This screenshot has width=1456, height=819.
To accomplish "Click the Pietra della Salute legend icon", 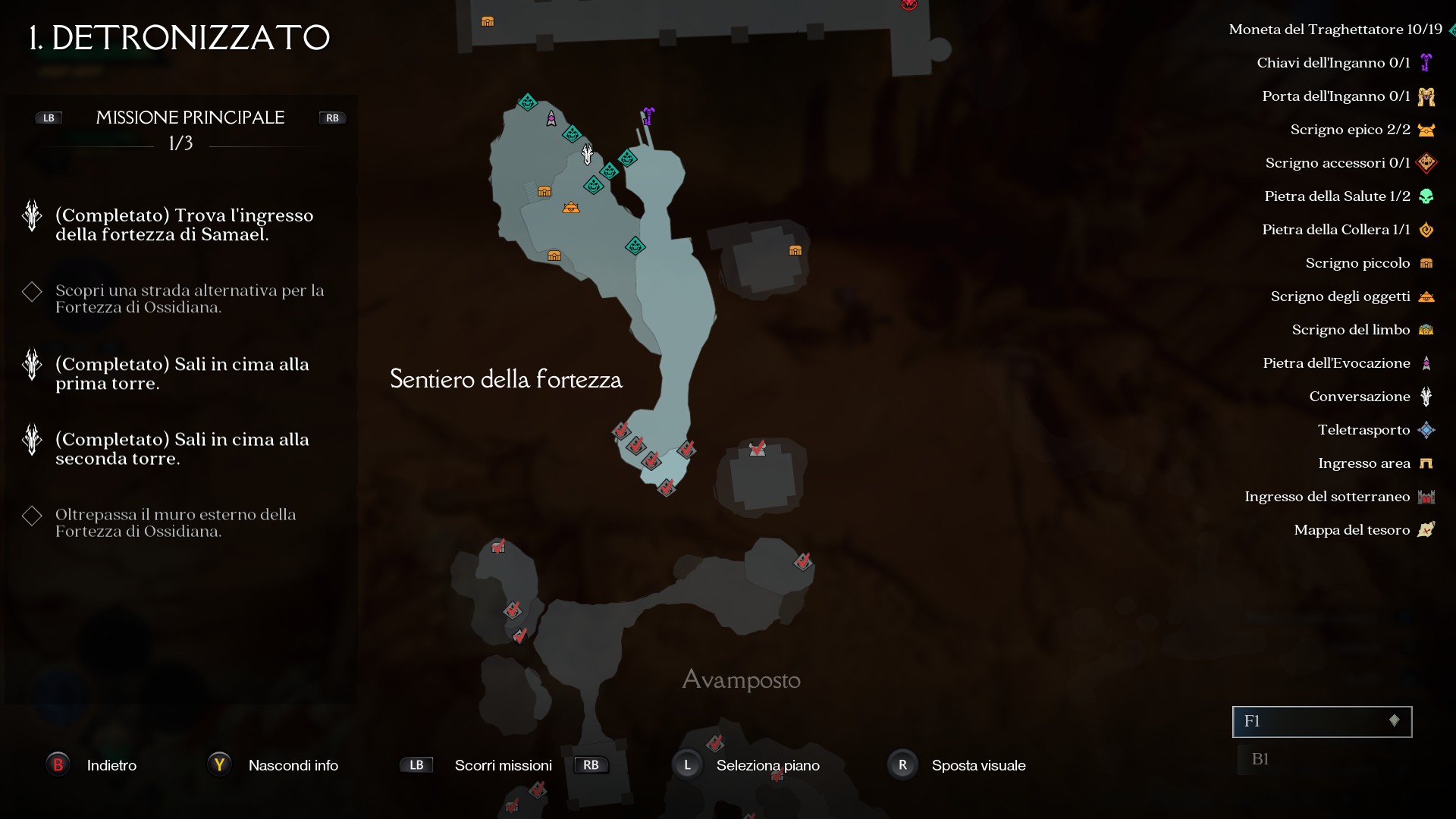I will pyautogui.click(x=1426, y=196).
